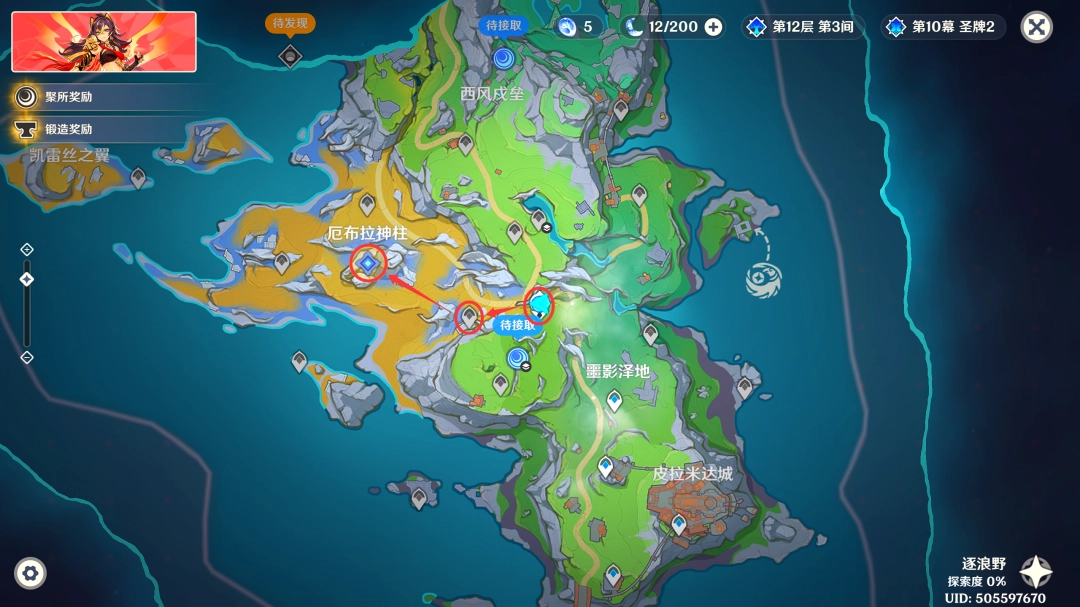The height and width of the screenshot is (607, 1080).
Task: Click the plus button beside 12/200
Action: [713, 27]
